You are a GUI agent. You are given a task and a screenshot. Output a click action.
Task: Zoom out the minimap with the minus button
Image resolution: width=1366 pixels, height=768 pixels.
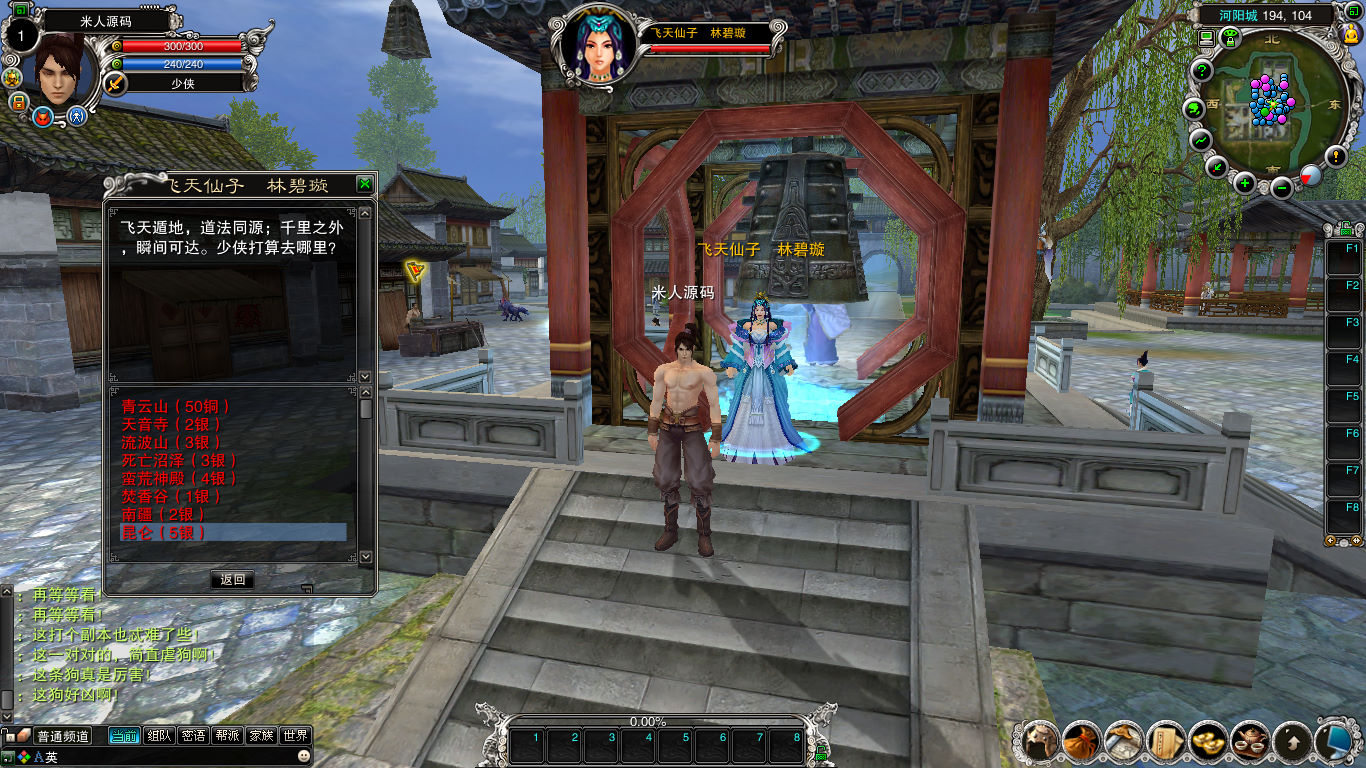[1282, 186]
